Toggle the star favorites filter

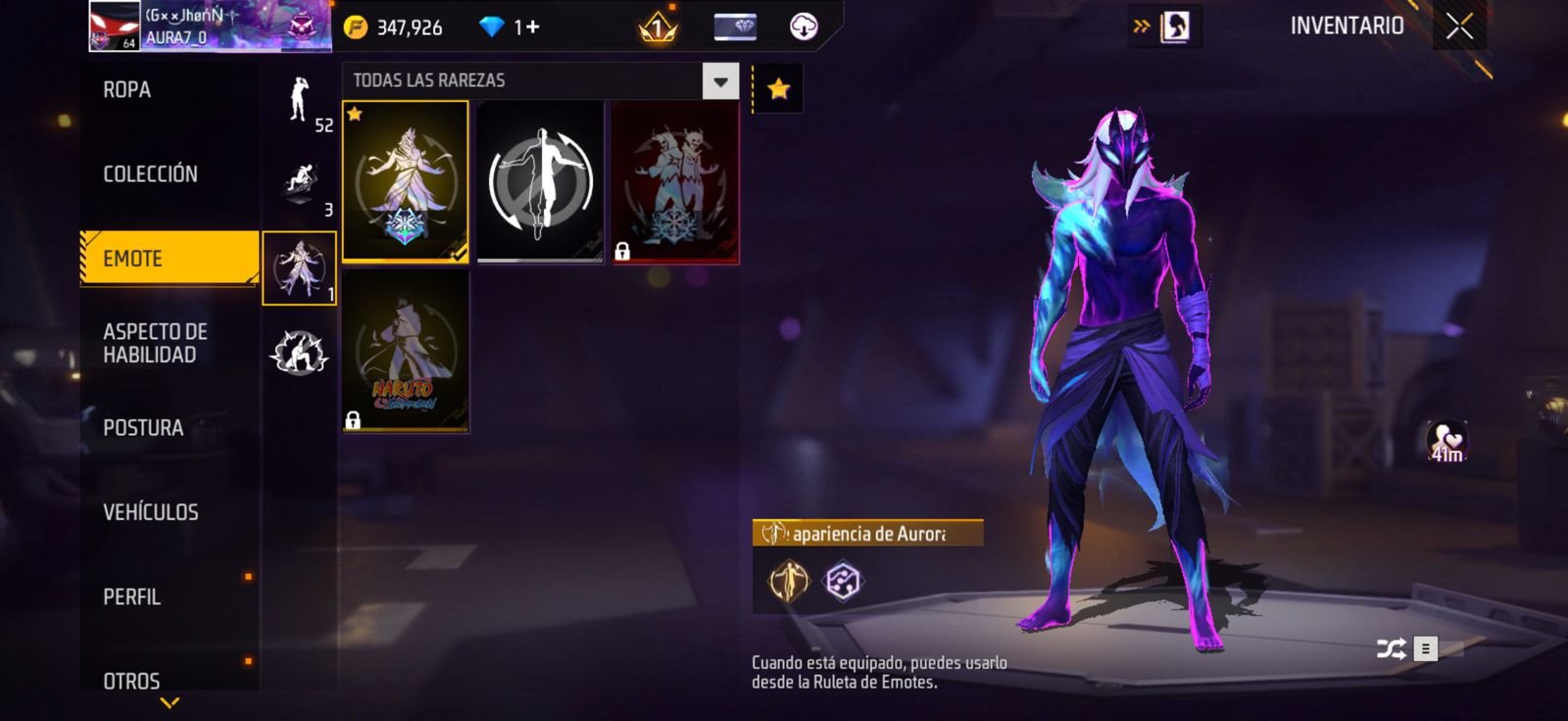[x=778, y=89]
